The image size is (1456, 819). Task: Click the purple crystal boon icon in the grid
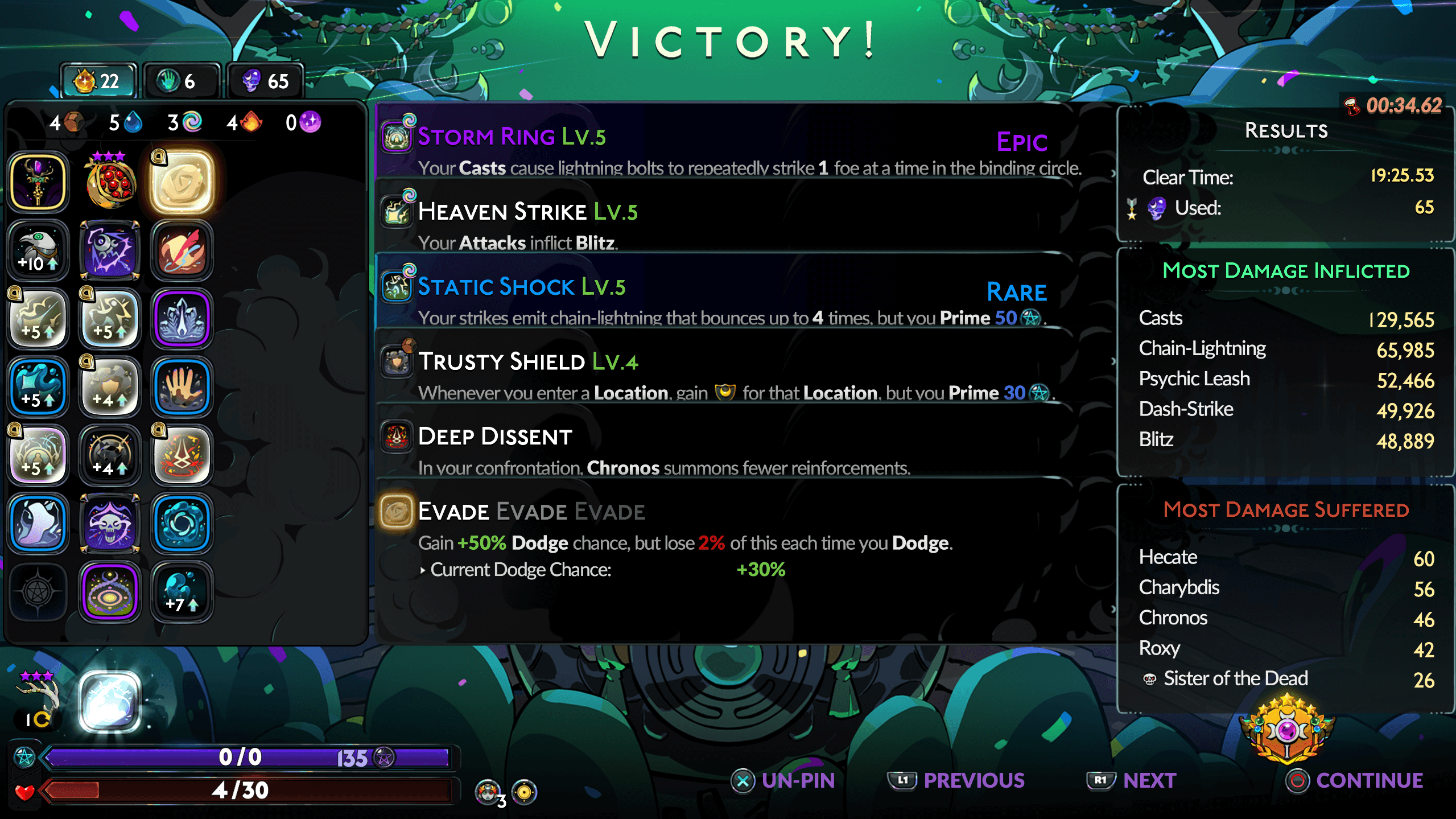coord(181,318)
